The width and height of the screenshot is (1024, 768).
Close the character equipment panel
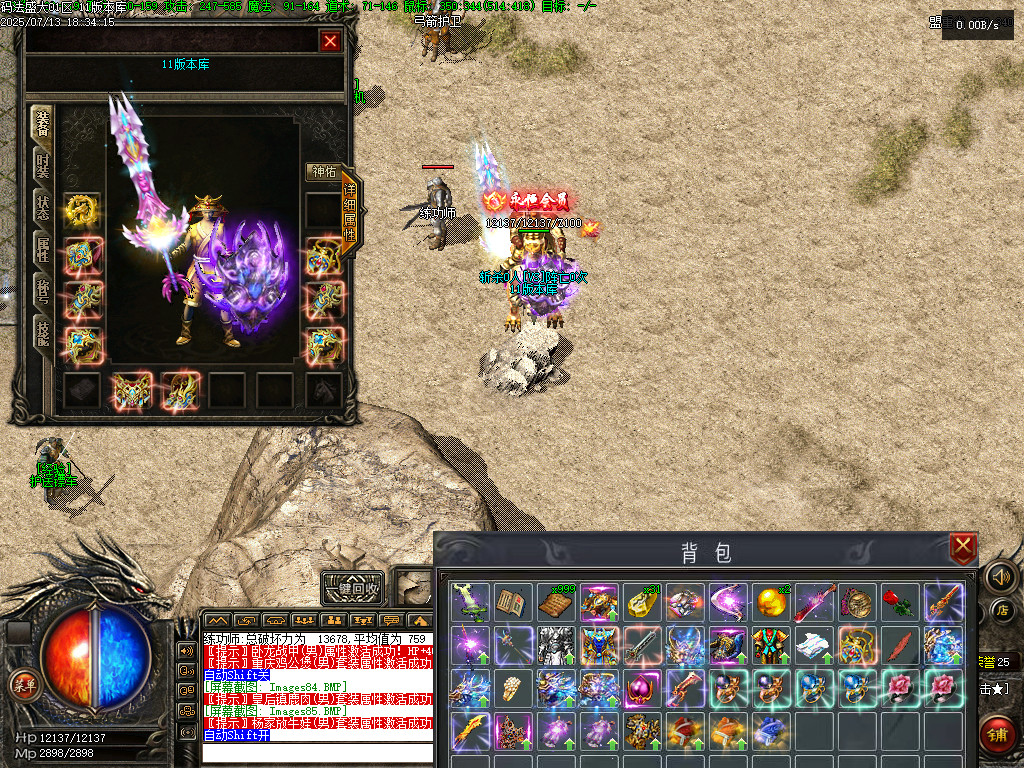(x=330, y=41)
